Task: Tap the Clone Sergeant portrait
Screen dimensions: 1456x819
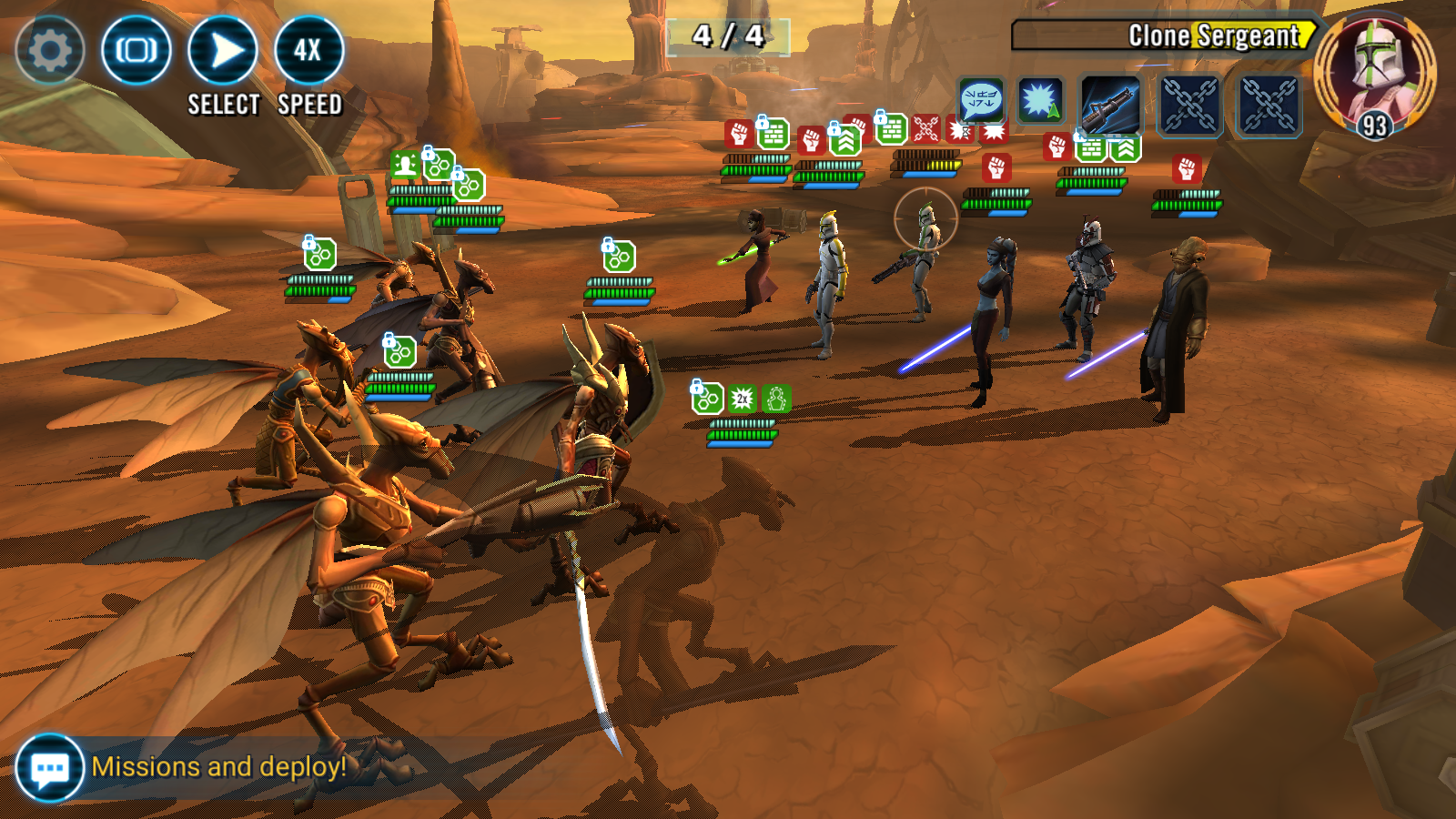Action: pyautogui.click(x=1375, y=73)
